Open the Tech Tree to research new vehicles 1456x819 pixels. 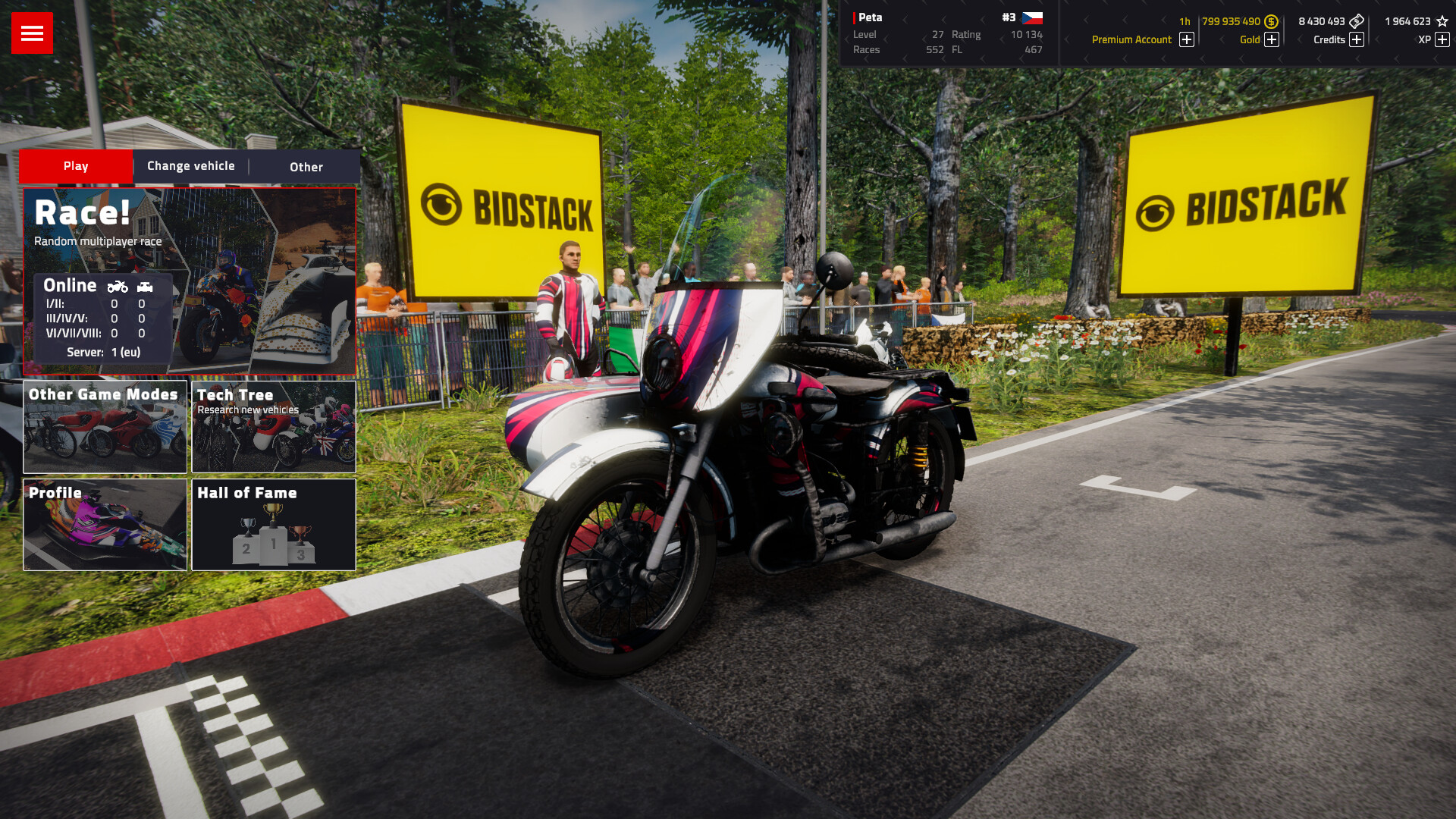(x=273, y=427)
